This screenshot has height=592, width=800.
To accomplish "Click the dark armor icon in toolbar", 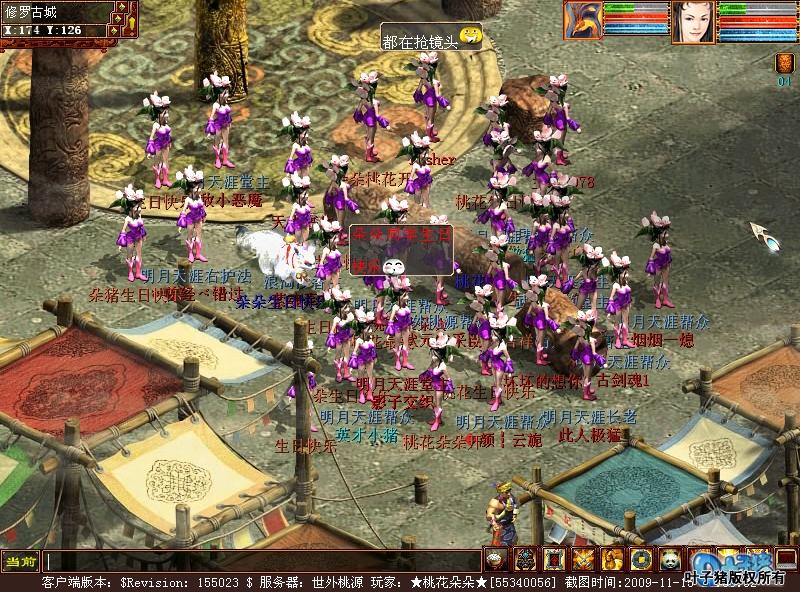I will tap(525, 559).
